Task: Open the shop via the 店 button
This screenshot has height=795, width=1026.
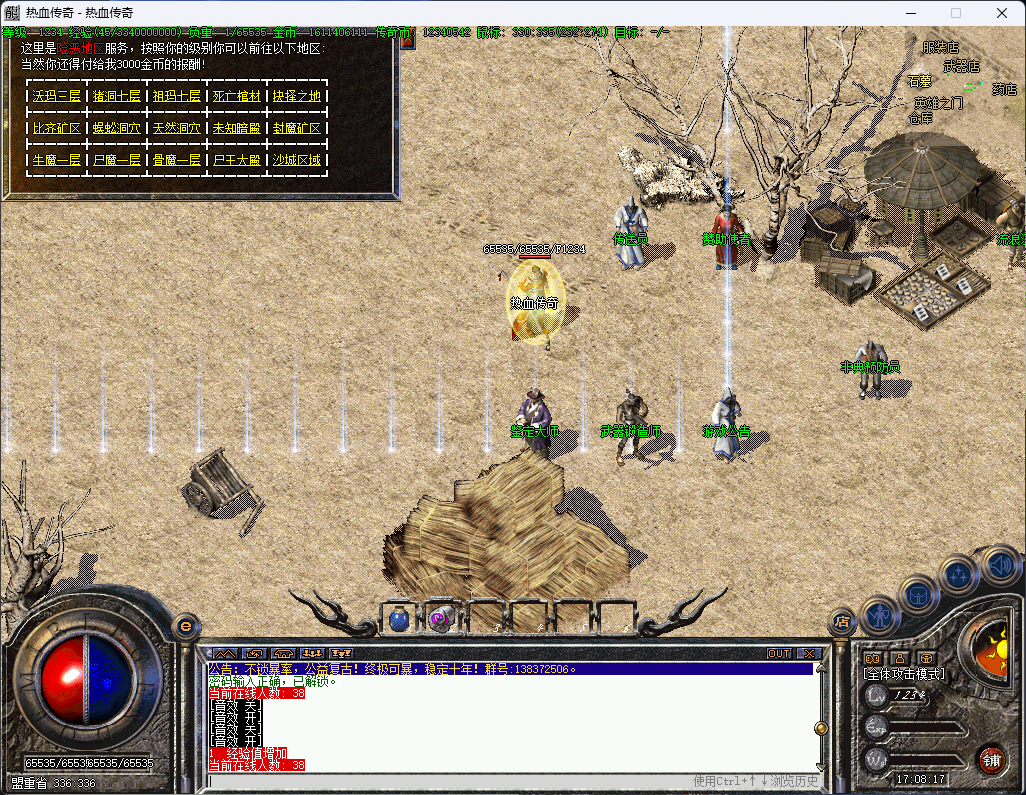Action: pos(842,623)
